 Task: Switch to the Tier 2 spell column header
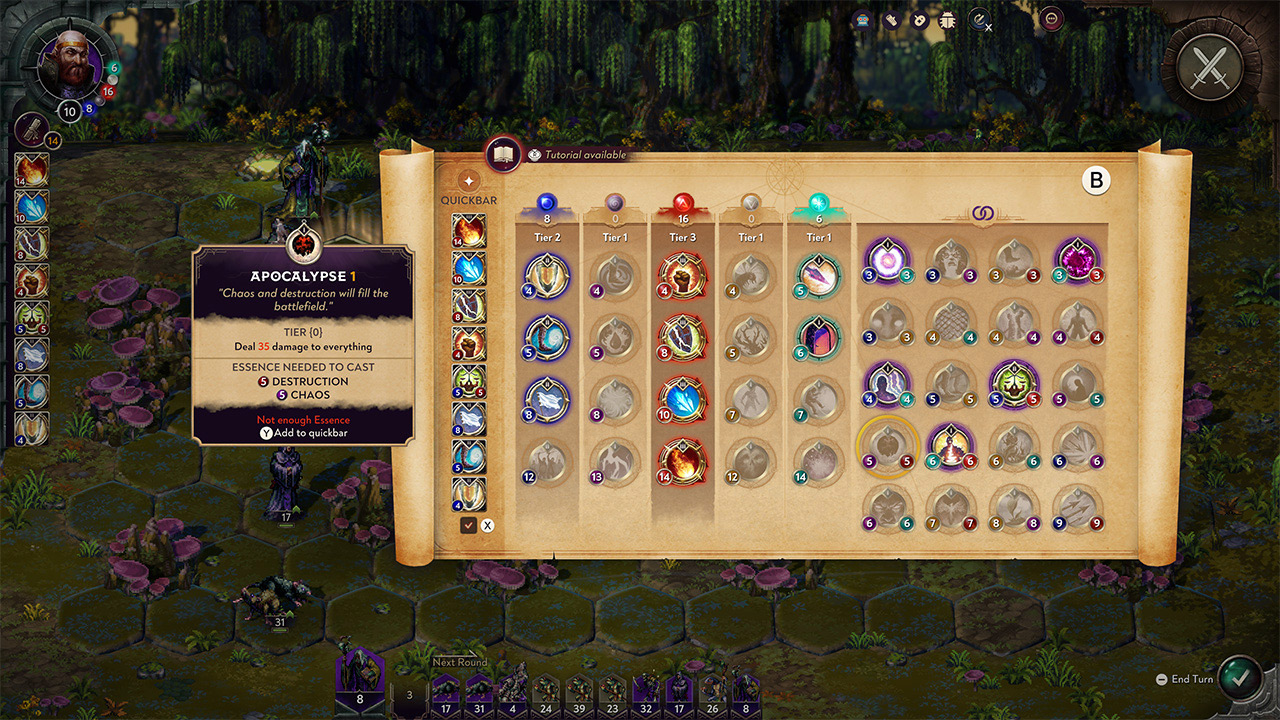click(548, 236)
